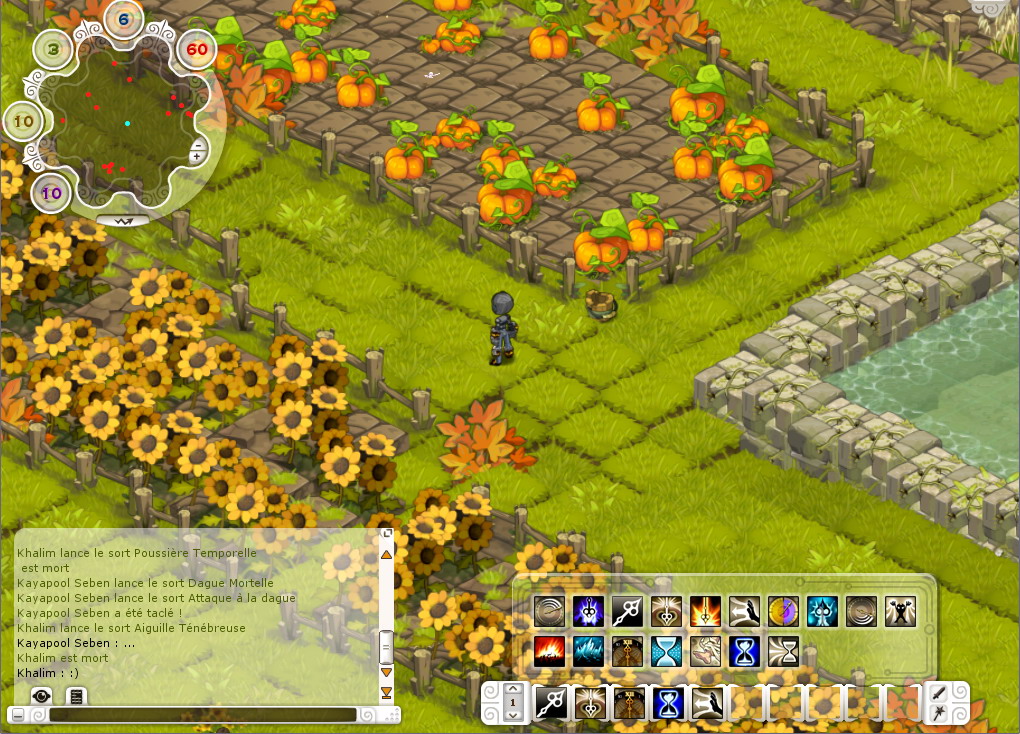This screenshot has height=734, width=1020.
Task: Select the purple and yellow clock dial spell
Action: click(783, 611)
